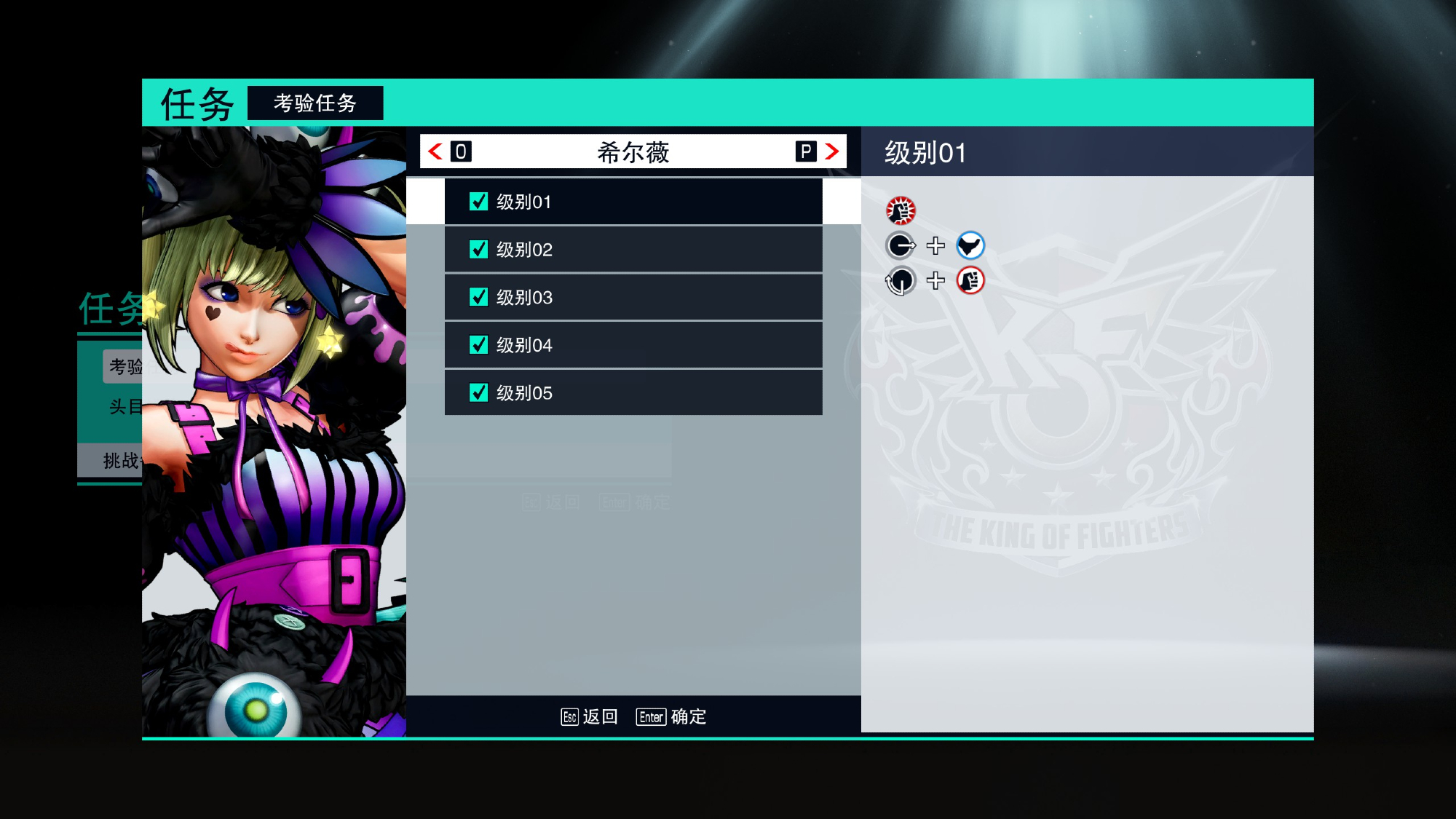Open mission 级别03
1456x819 pixels.
pyautogui.click(x=633, y=297)
